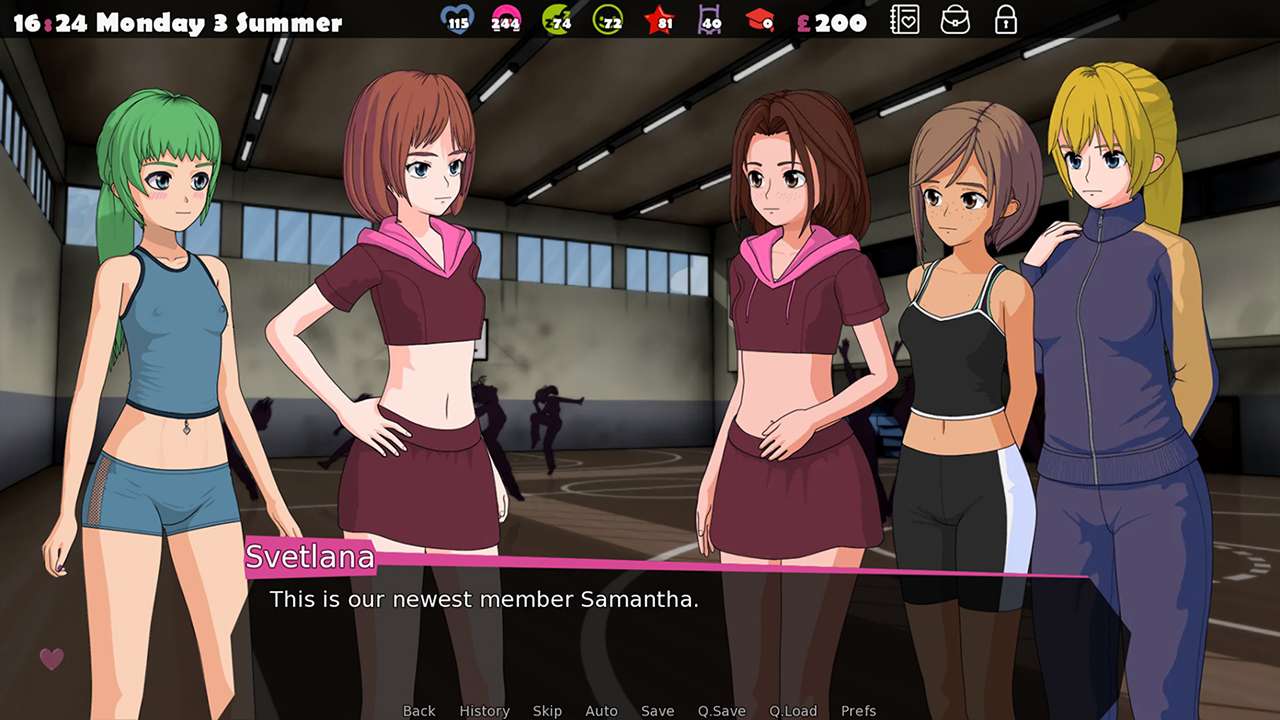Viewport: 1280px width, 720px height.
Task: Choose Q.Load to quick load
Action: point(793,711)
